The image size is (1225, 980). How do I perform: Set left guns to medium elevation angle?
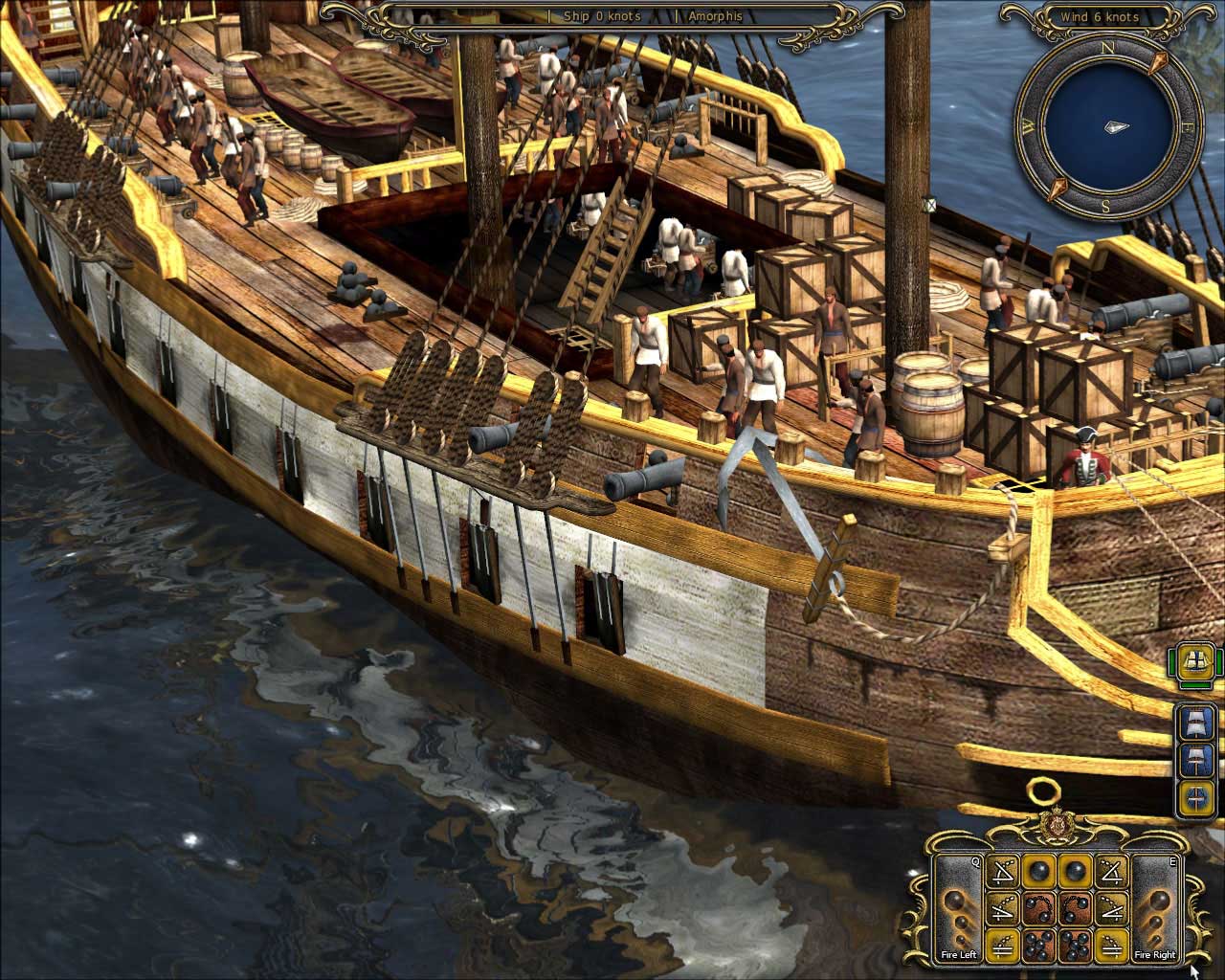click(1002, 908)
